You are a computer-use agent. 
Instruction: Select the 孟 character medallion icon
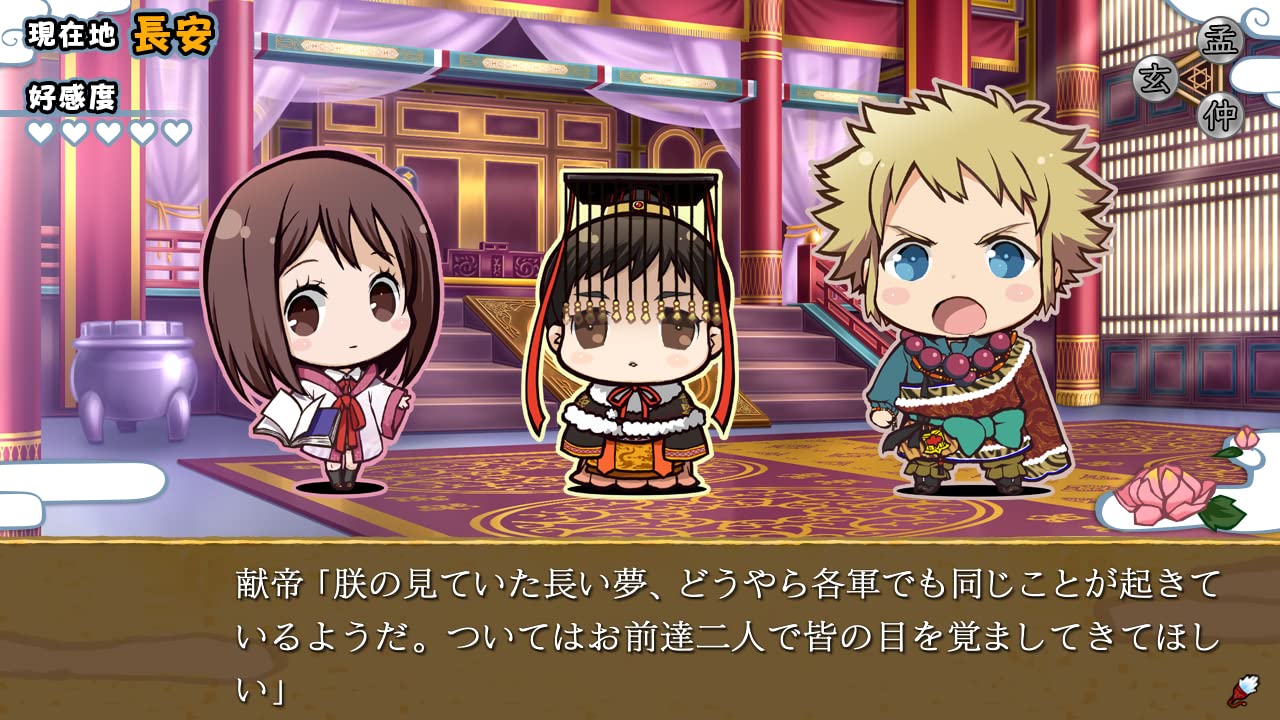click(x=1220, y=41)
